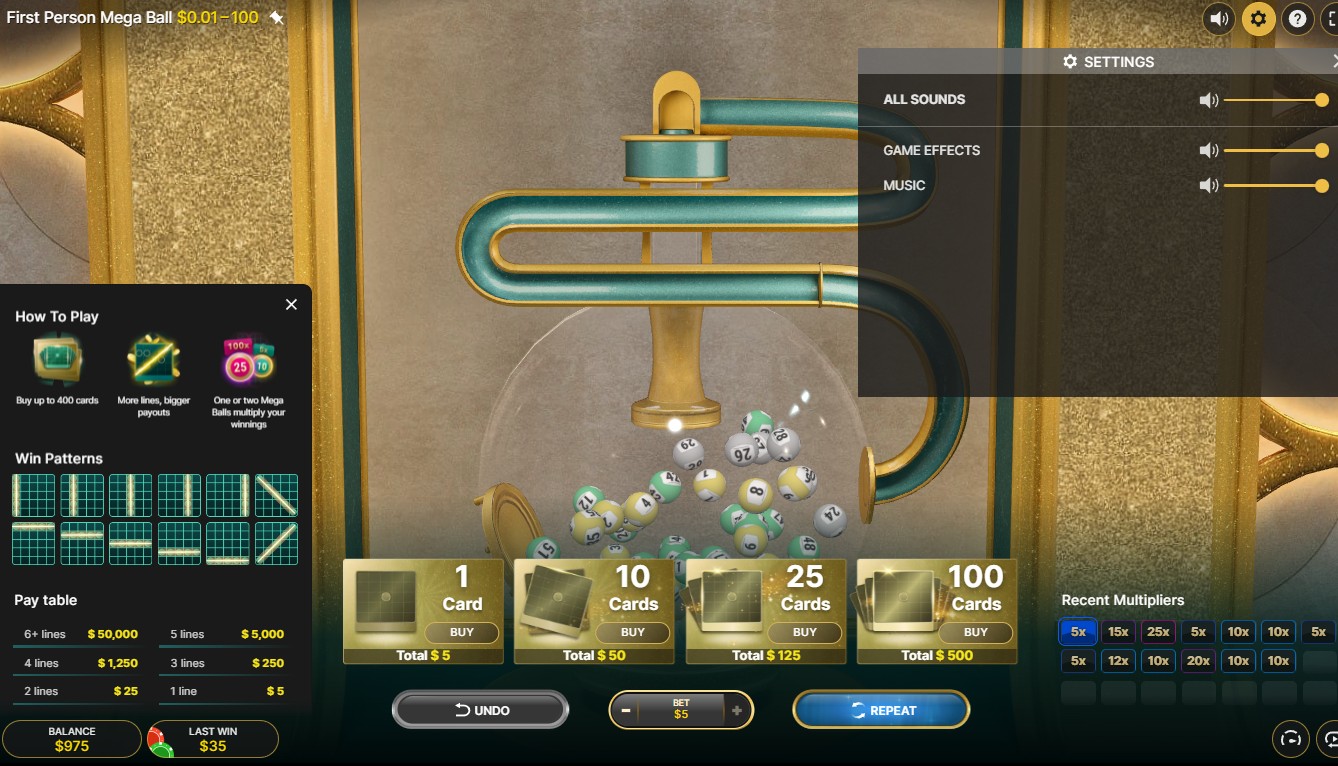Toggle the favorite star beside the game title

click(276, 18)
